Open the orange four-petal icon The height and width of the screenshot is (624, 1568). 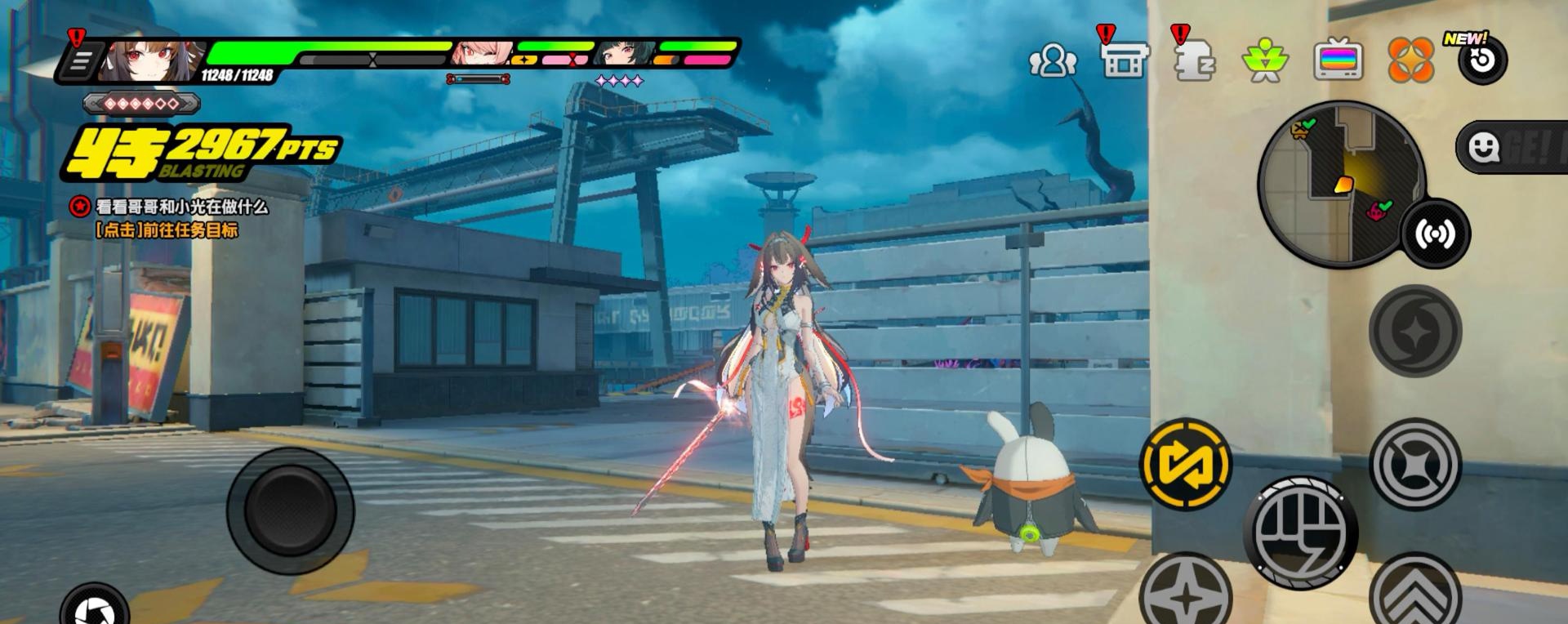point(1410,60)
